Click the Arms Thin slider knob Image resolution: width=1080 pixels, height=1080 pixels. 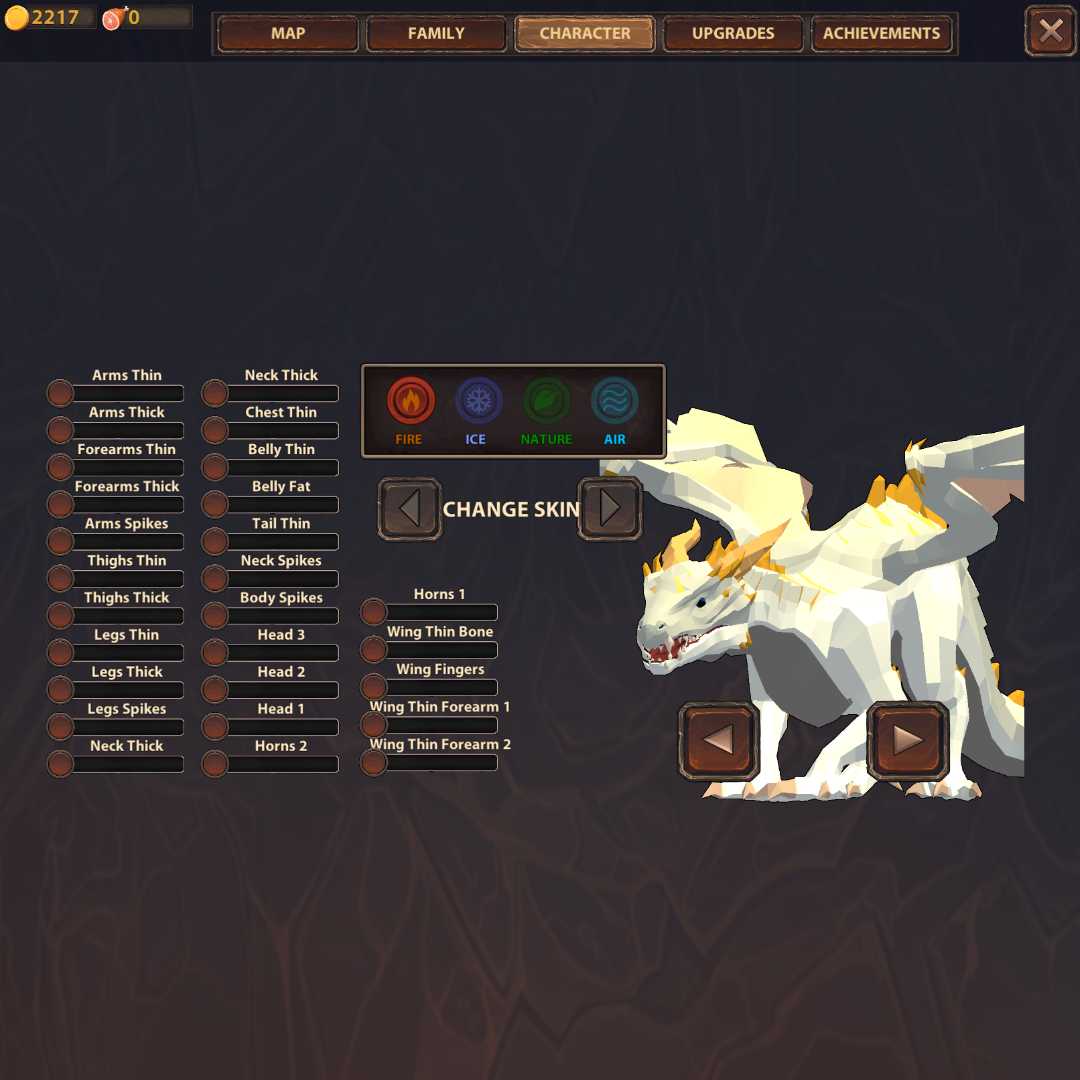click(x=60, y=393)
